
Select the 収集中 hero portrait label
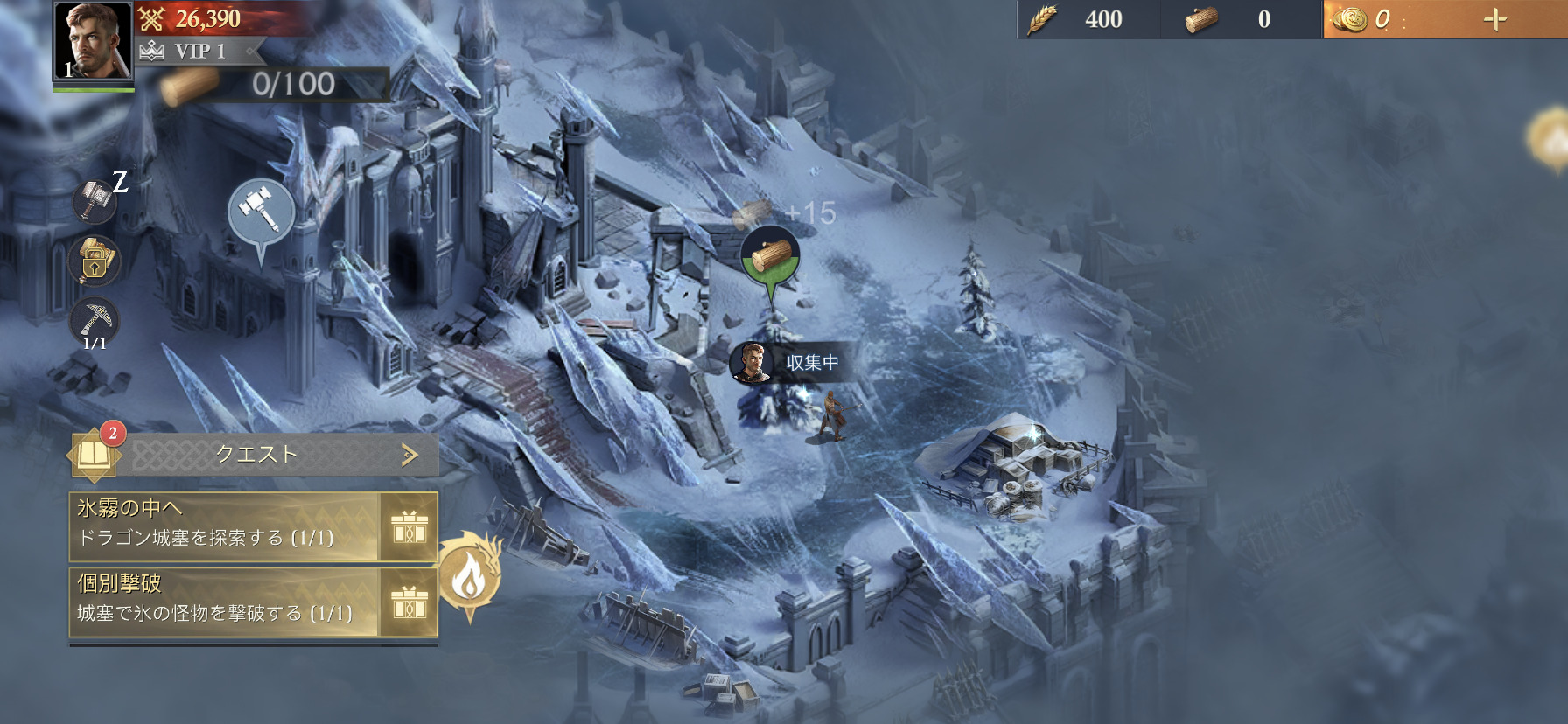pyautogui.click(x=787, y=362)
